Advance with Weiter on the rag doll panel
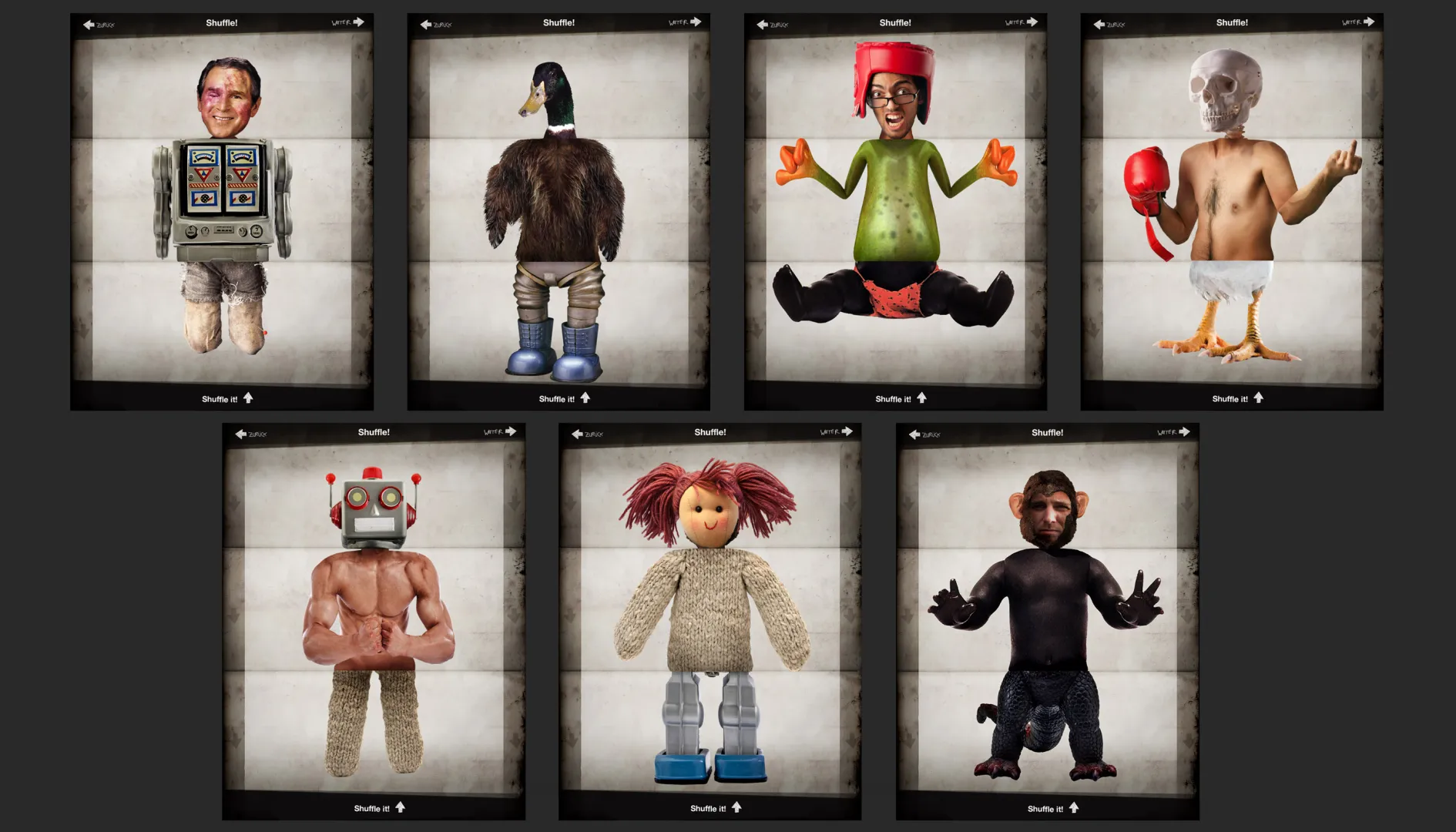This screenshot has width=1456, height=832. coord(837,432)
